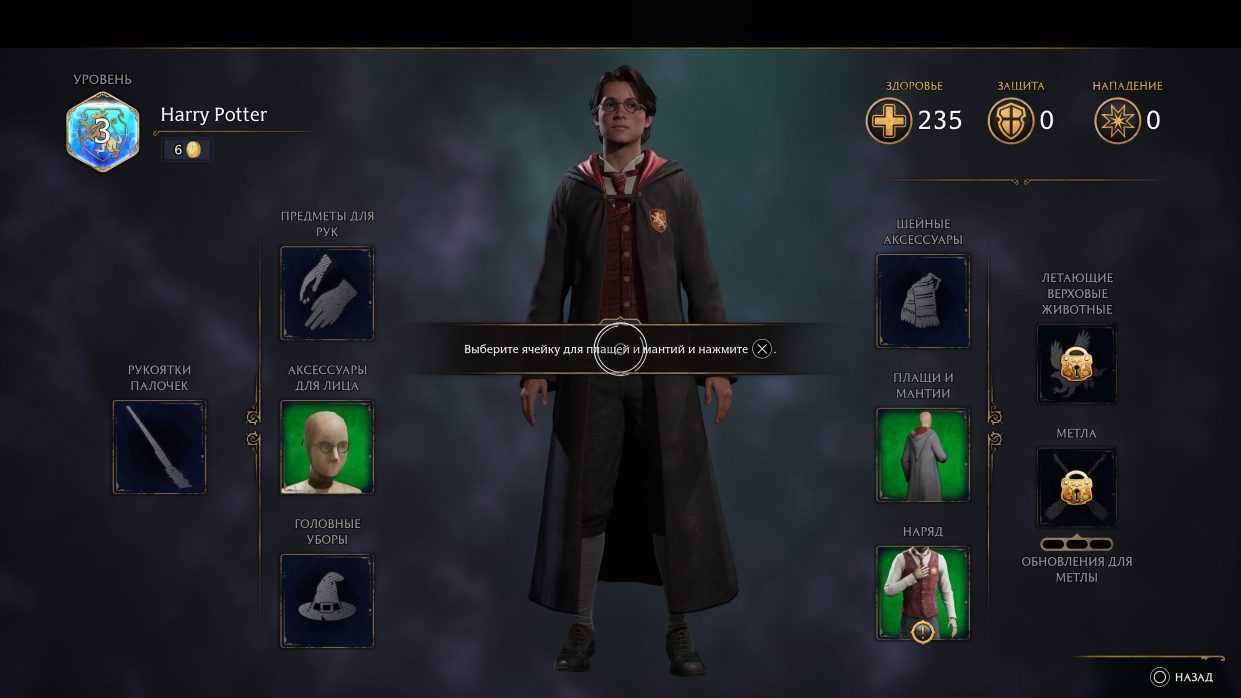
Task: Click the locked flying mounts slot
Action: click(x=1076, y=363)
